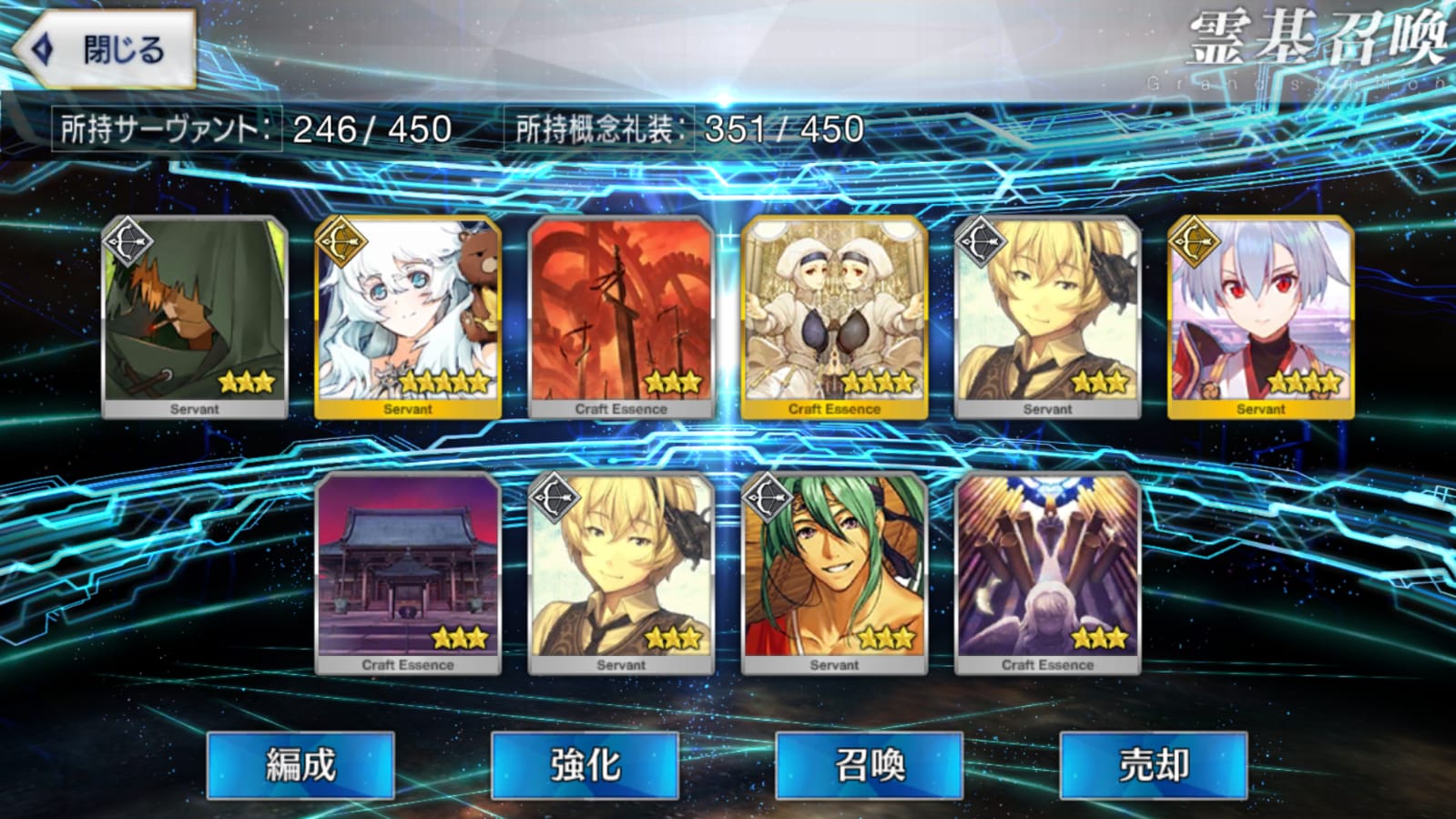This screenshot has height=819, width=1456.
Task: Open the 売却 sell screen
Action: pos(1153,765)
